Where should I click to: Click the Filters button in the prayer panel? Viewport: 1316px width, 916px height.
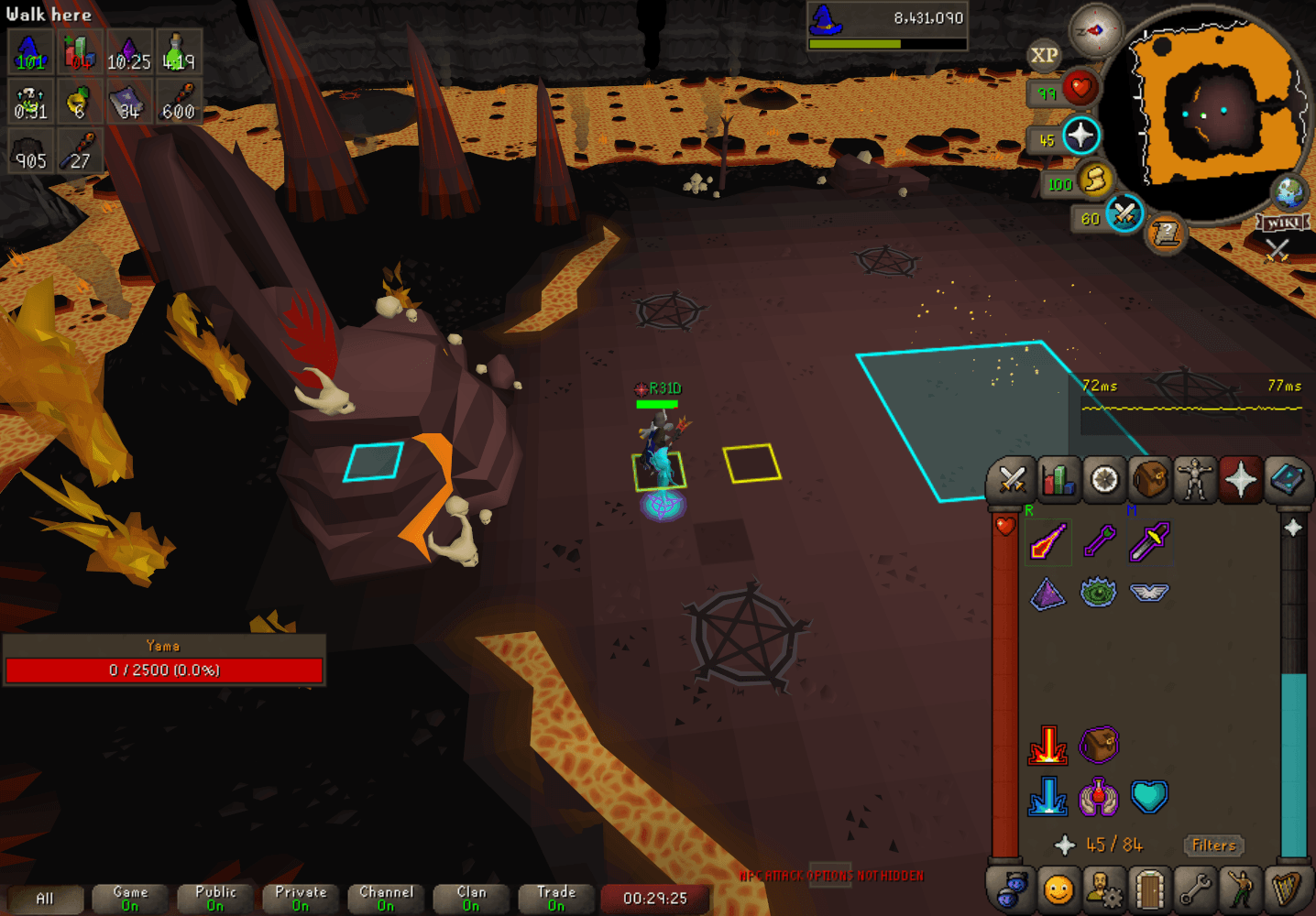[1213, 845]
